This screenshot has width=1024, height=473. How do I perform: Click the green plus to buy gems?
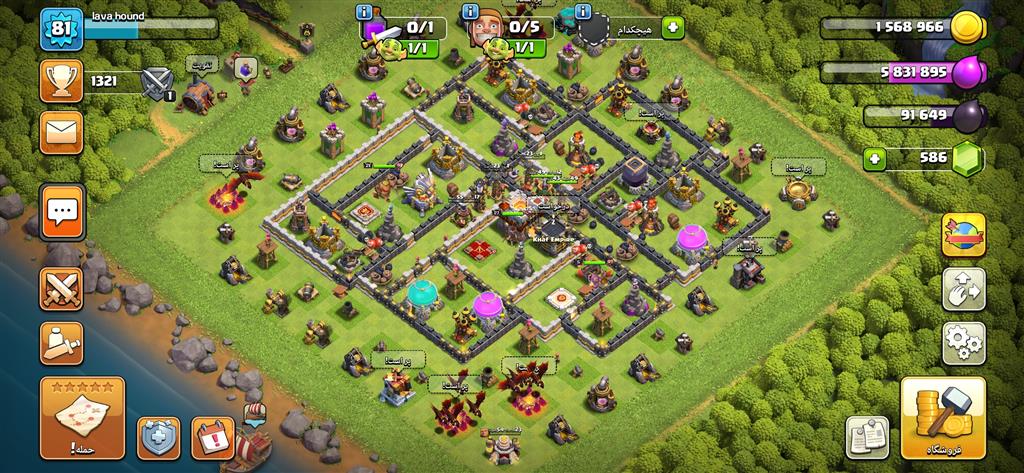(x=876, y=158)
